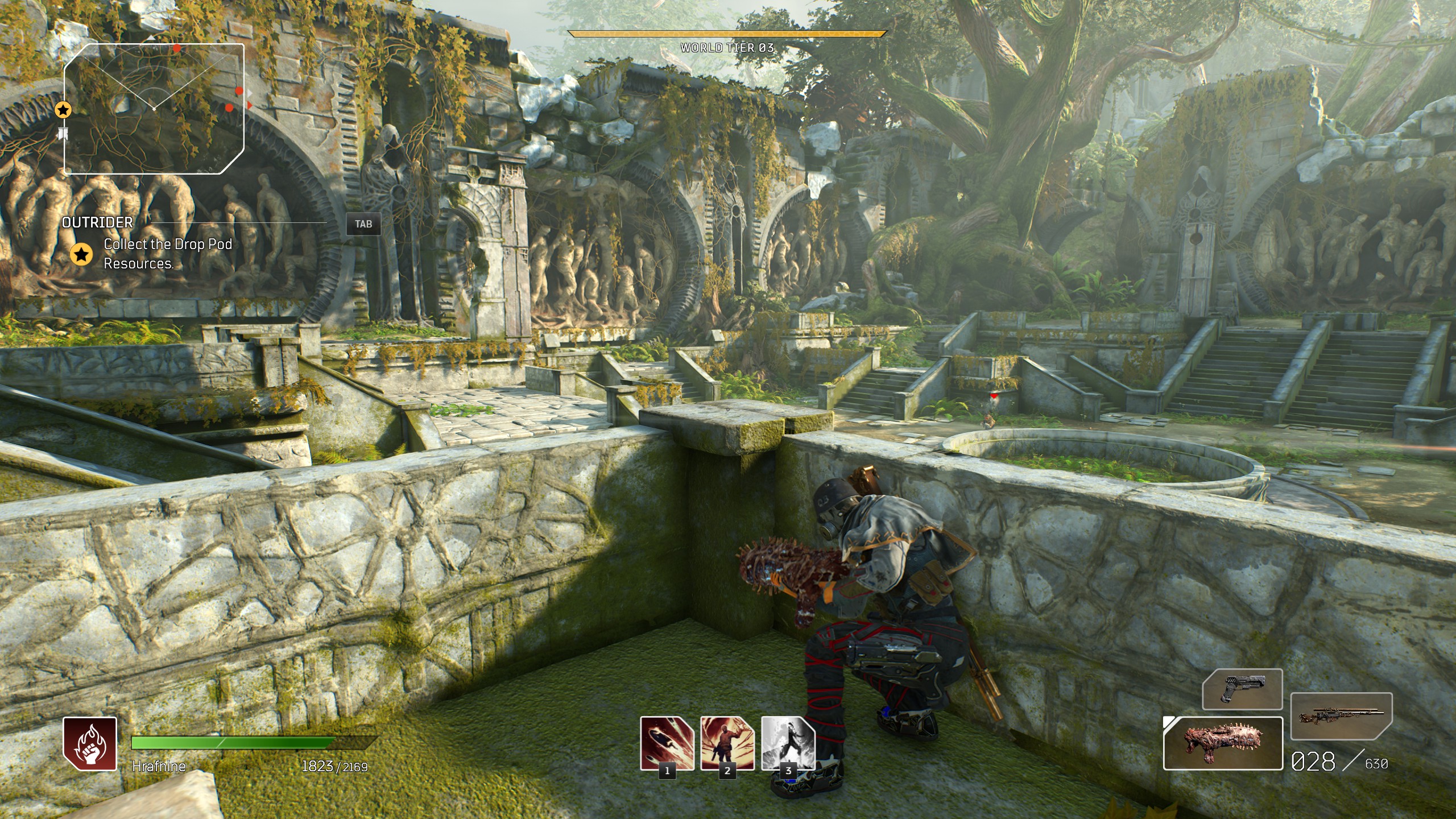
Task: Activate the flaming bullets skill in slot 1
Action: click(x=667, y=743)
